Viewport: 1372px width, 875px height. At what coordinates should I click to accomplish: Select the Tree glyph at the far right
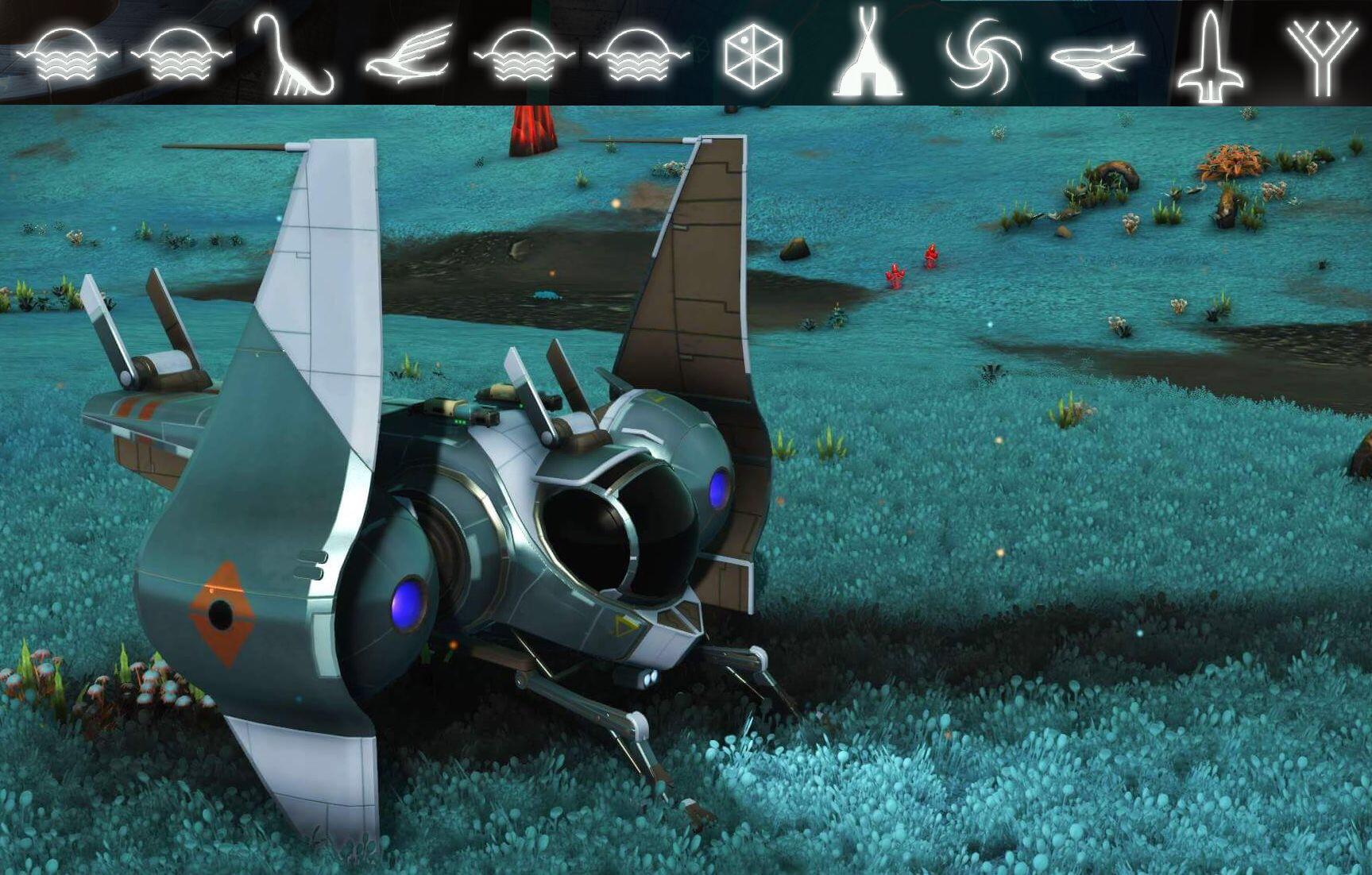[x=1320, y=54]
